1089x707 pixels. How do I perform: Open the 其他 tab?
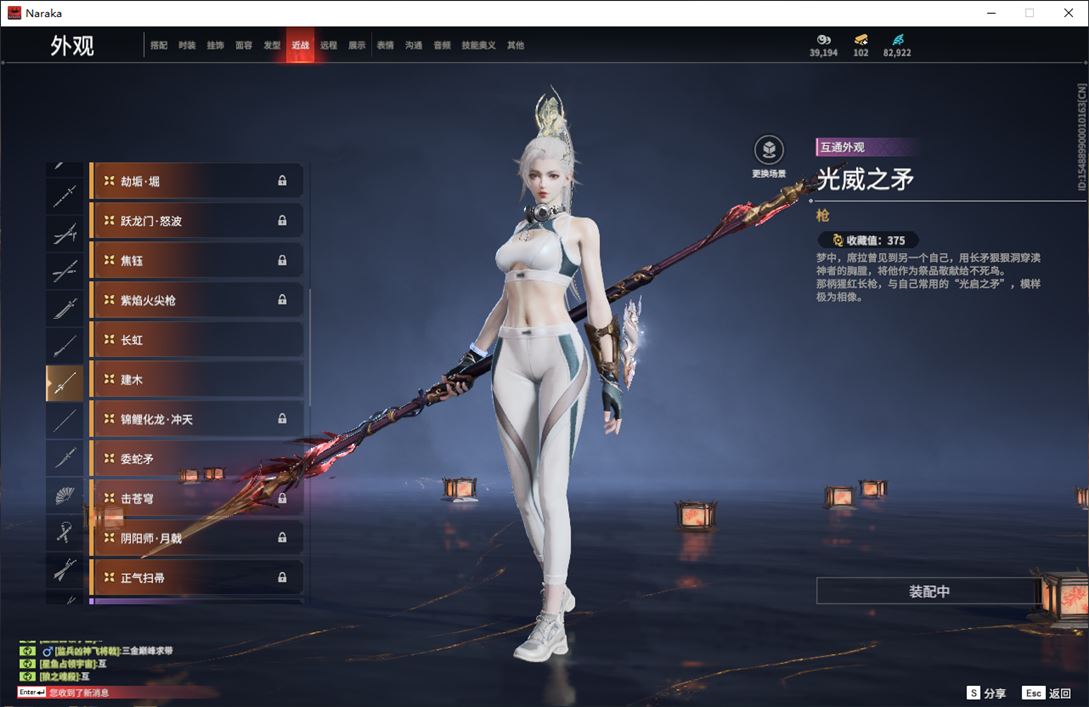click(x=515, y=45)
